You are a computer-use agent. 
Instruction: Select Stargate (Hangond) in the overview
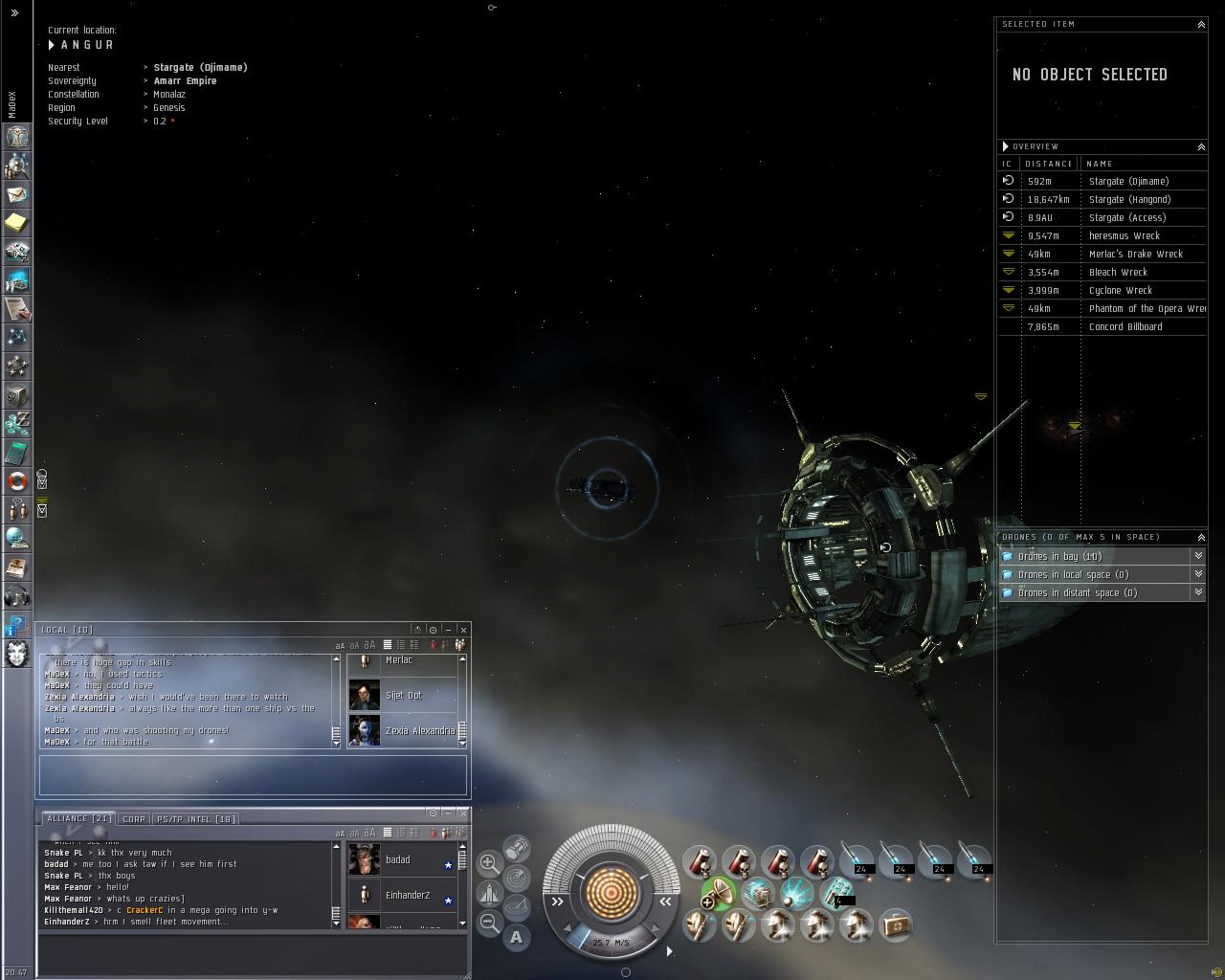(1128, 199)
